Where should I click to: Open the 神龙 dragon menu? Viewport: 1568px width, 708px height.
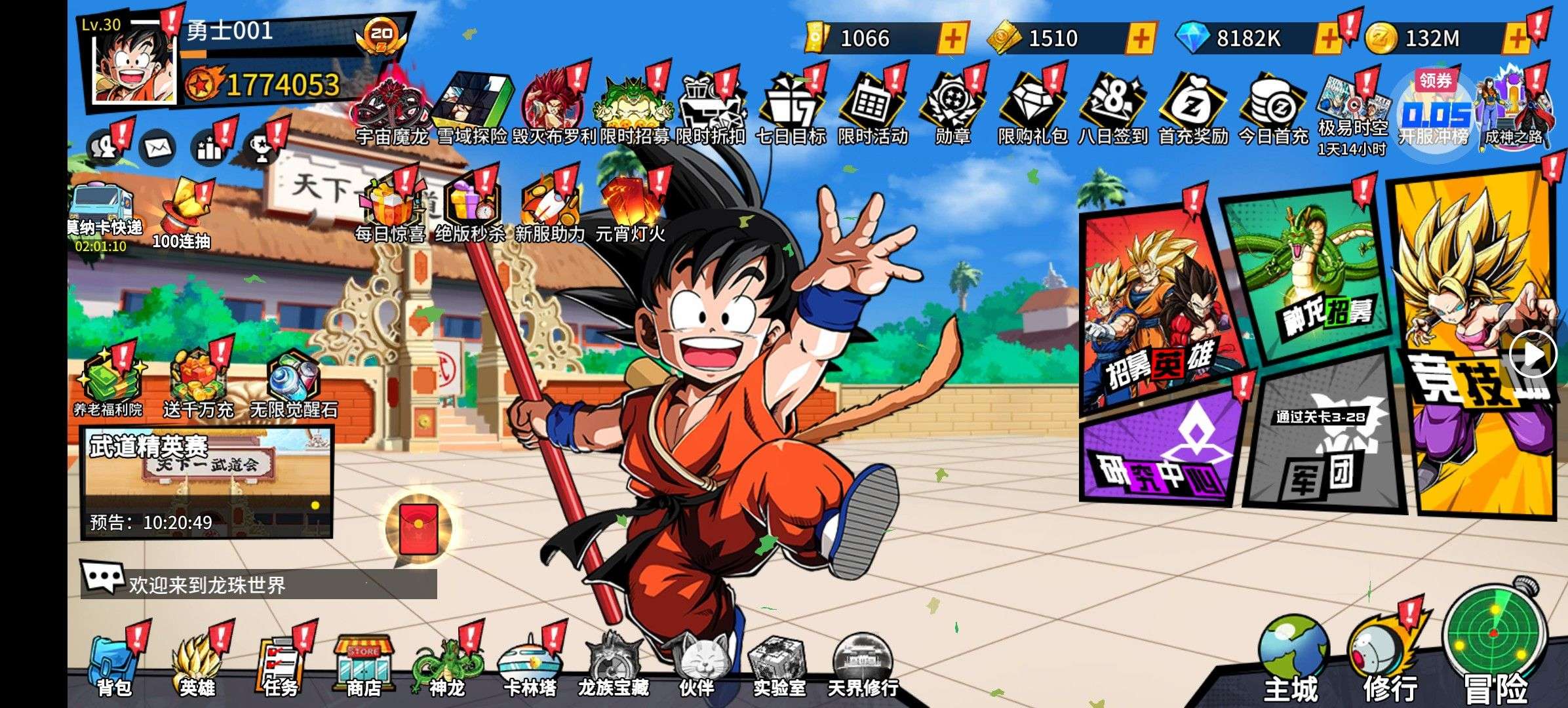click(x=446, y=665)
